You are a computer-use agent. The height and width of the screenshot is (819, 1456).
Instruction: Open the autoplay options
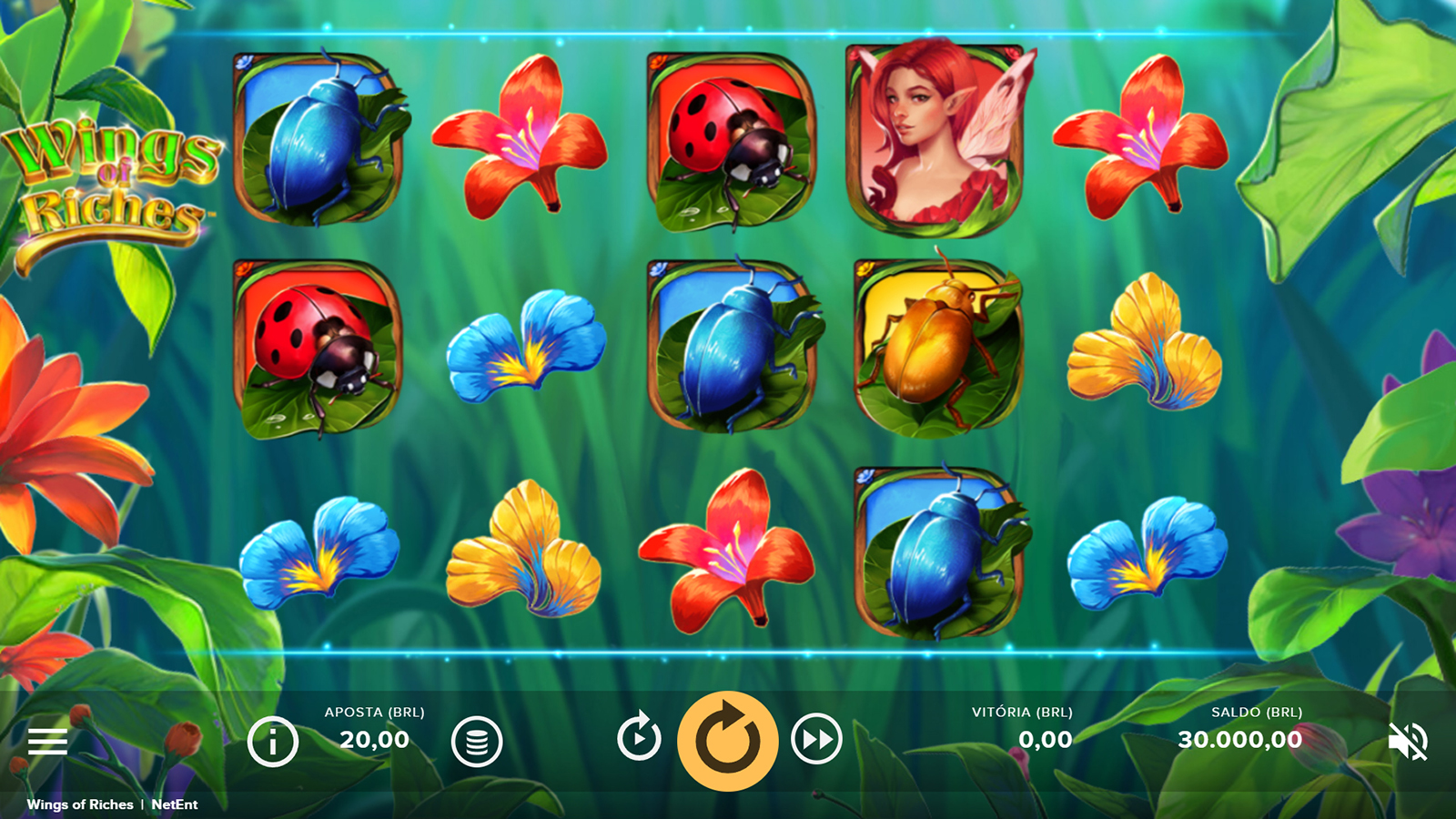pos(639,737)
